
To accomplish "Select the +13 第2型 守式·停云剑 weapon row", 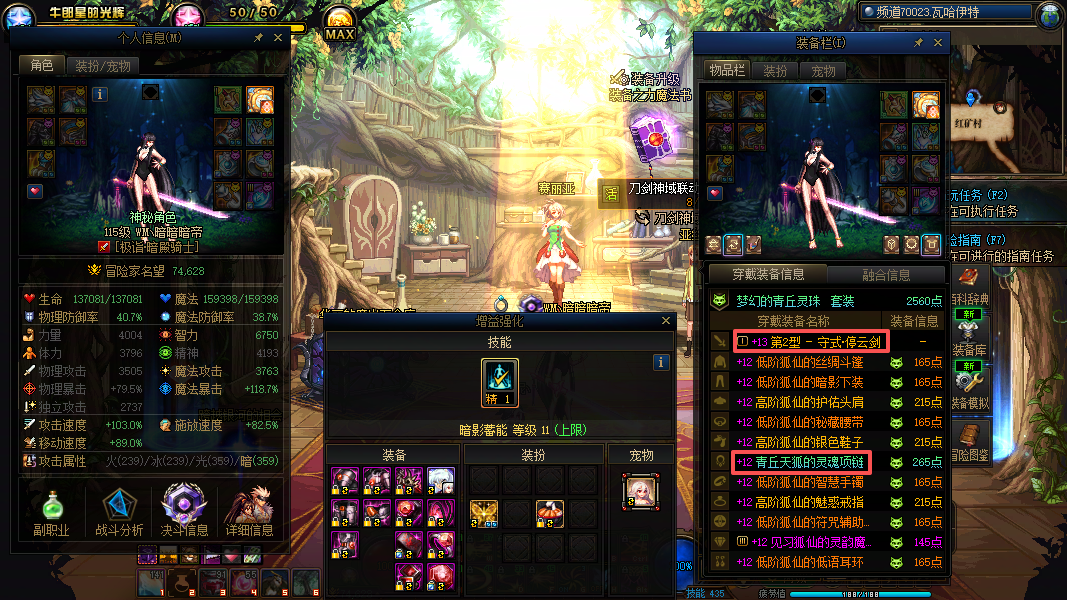I will 810,342.
